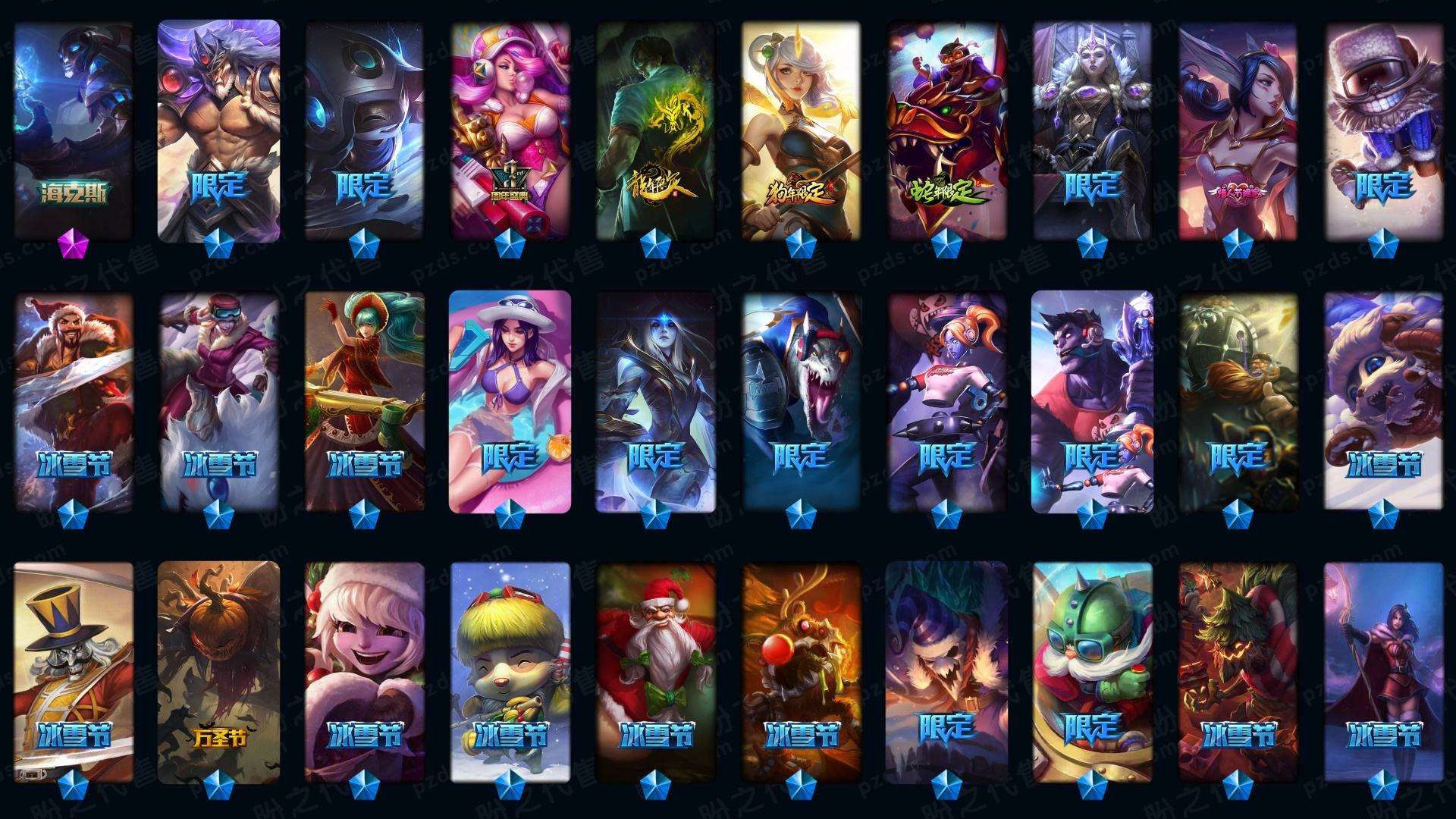This screenshot has width=1456, height=819.
Task: Choose the red-nosed reindeer creature Snowdown card
Action: coord(802,671)
